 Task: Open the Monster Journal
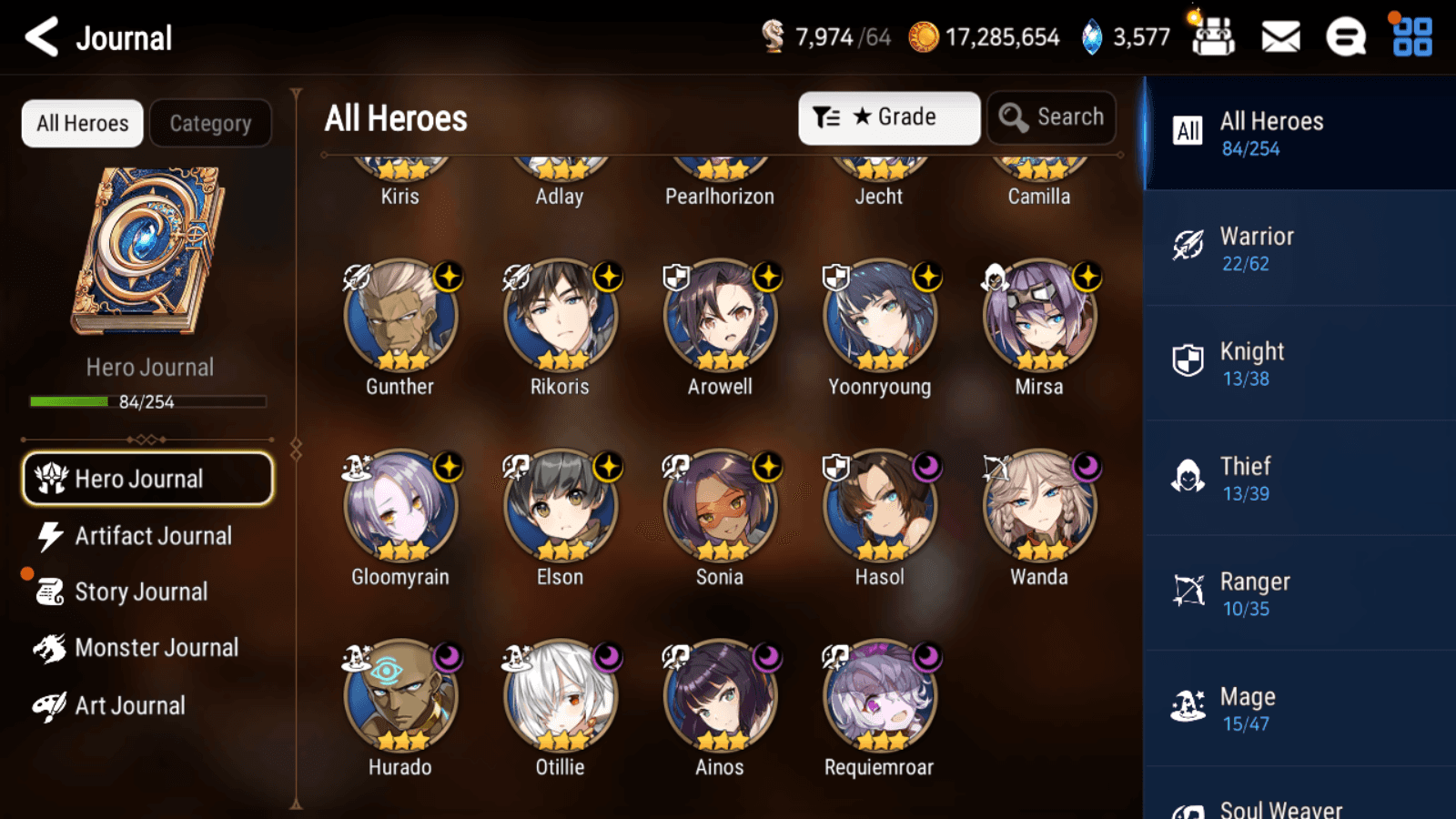point(156,648)
